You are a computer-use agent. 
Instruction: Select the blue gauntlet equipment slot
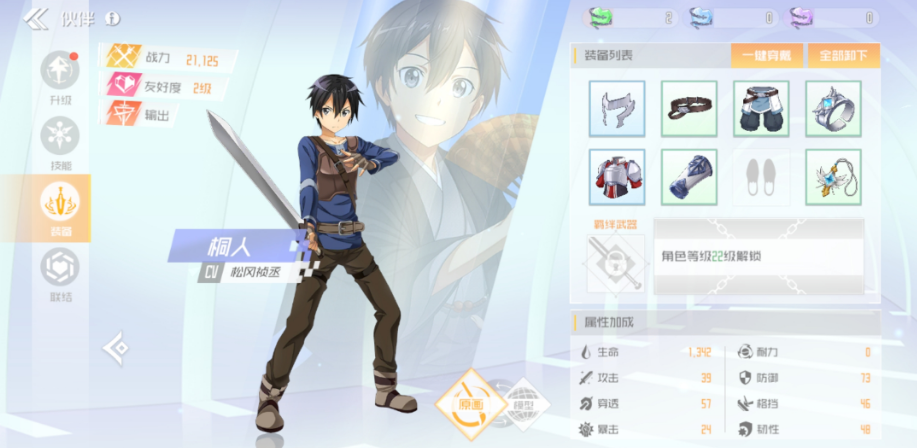point(689,177)
